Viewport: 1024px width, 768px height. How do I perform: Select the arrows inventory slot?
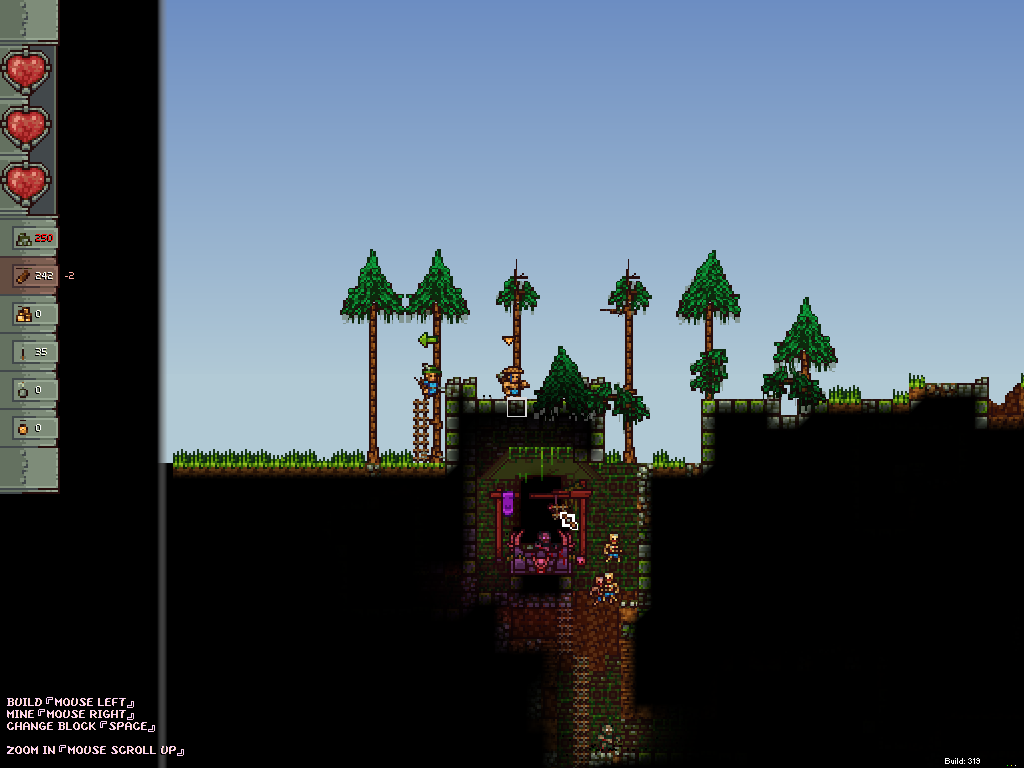(34, 352)
